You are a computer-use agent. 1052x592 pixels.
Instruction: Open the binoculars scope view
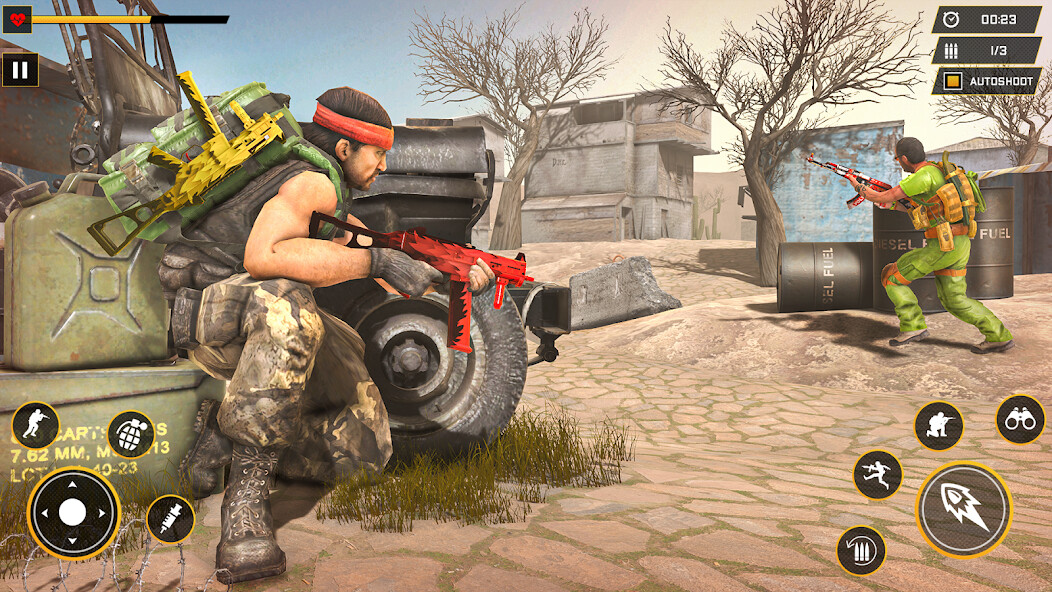1020,419
